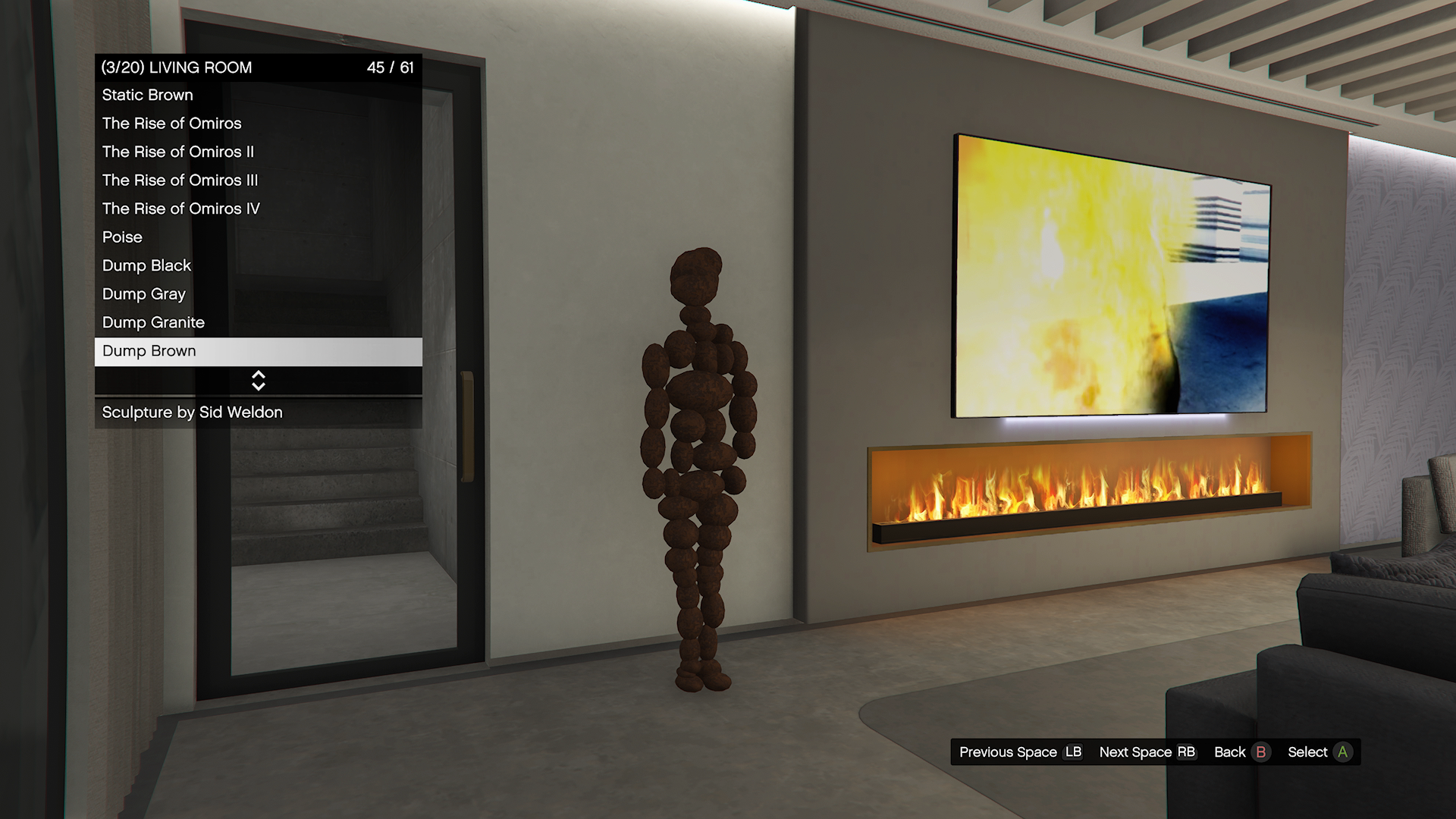Click the Select prompt

(1319, 752)
